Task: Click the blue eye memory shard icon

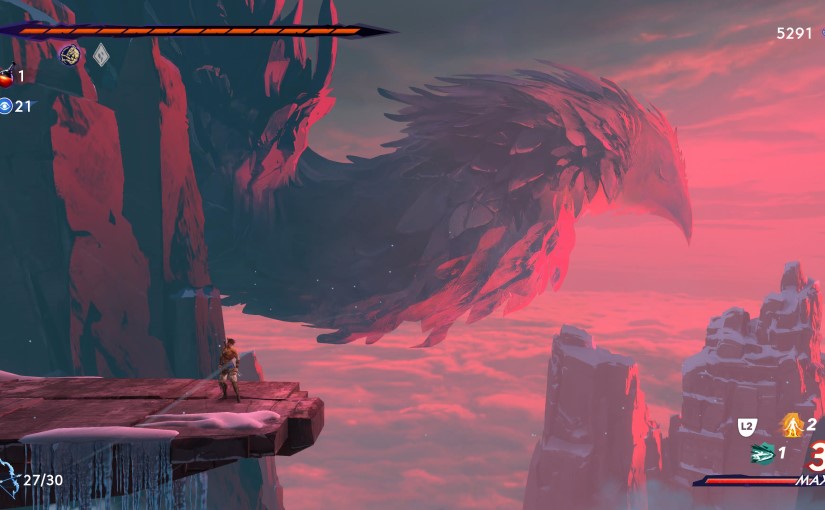Action: tap(6, 106)
